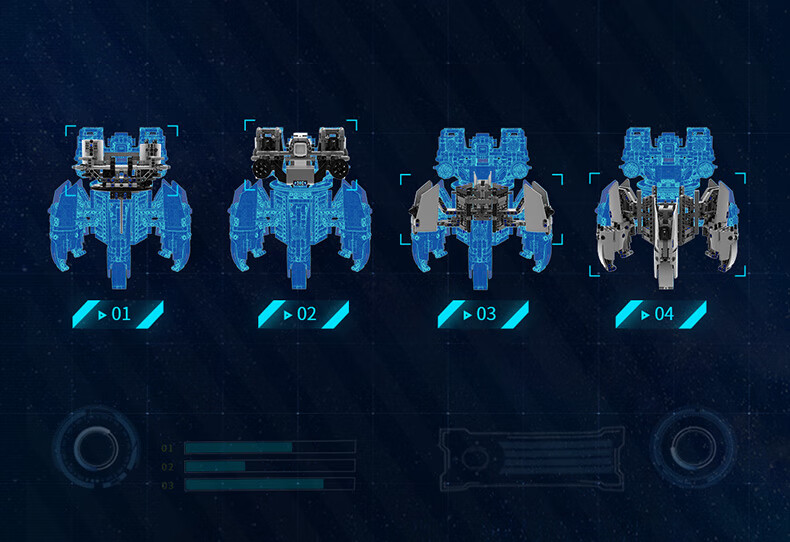Click the 03 label button
Viewport: 790px width, 542px height.
tap(481, 314)
